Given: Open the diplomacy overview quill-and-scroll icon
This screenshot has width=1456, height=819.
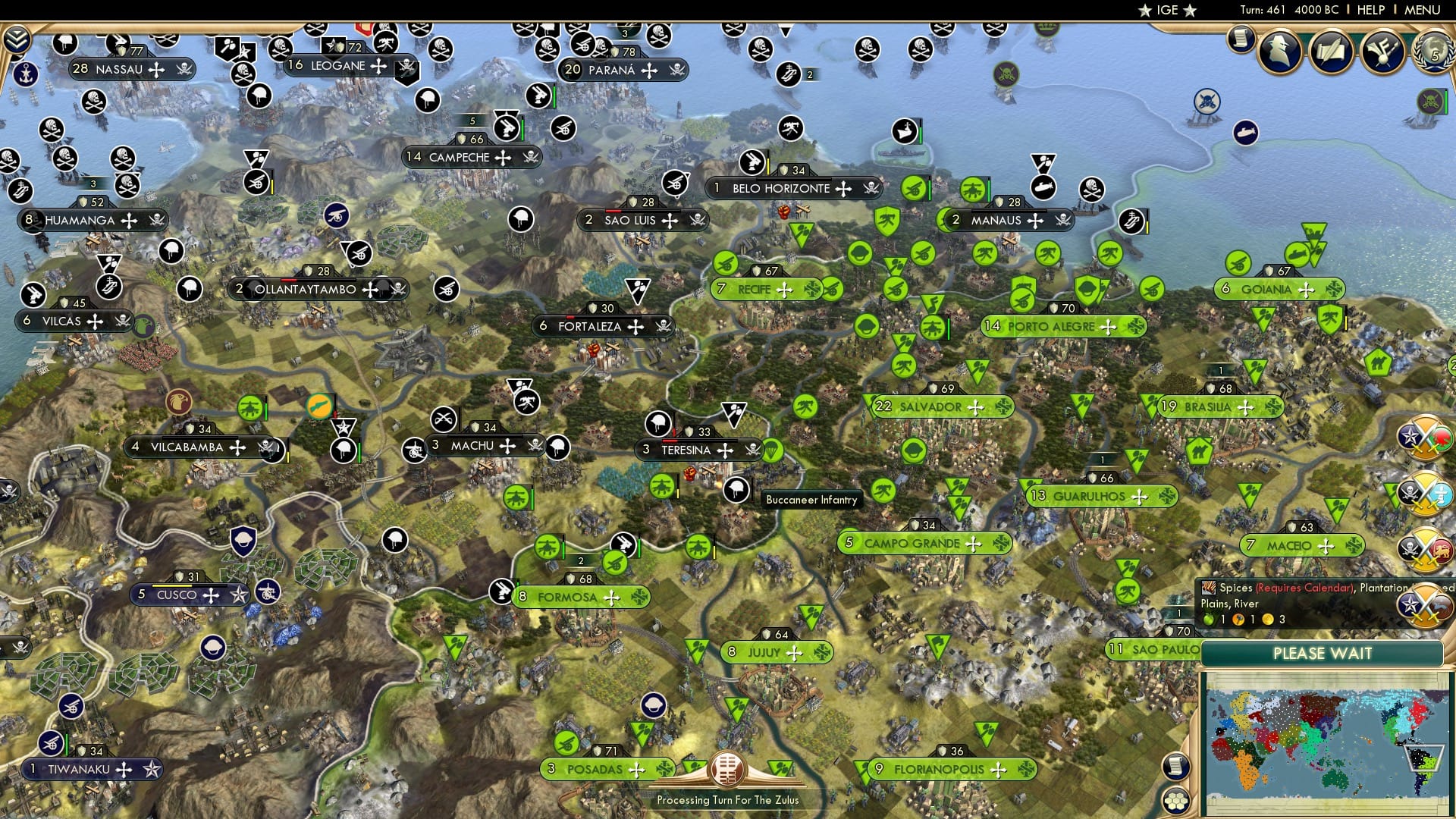Looking at the screenshot, I should [x=1332, y=52].
